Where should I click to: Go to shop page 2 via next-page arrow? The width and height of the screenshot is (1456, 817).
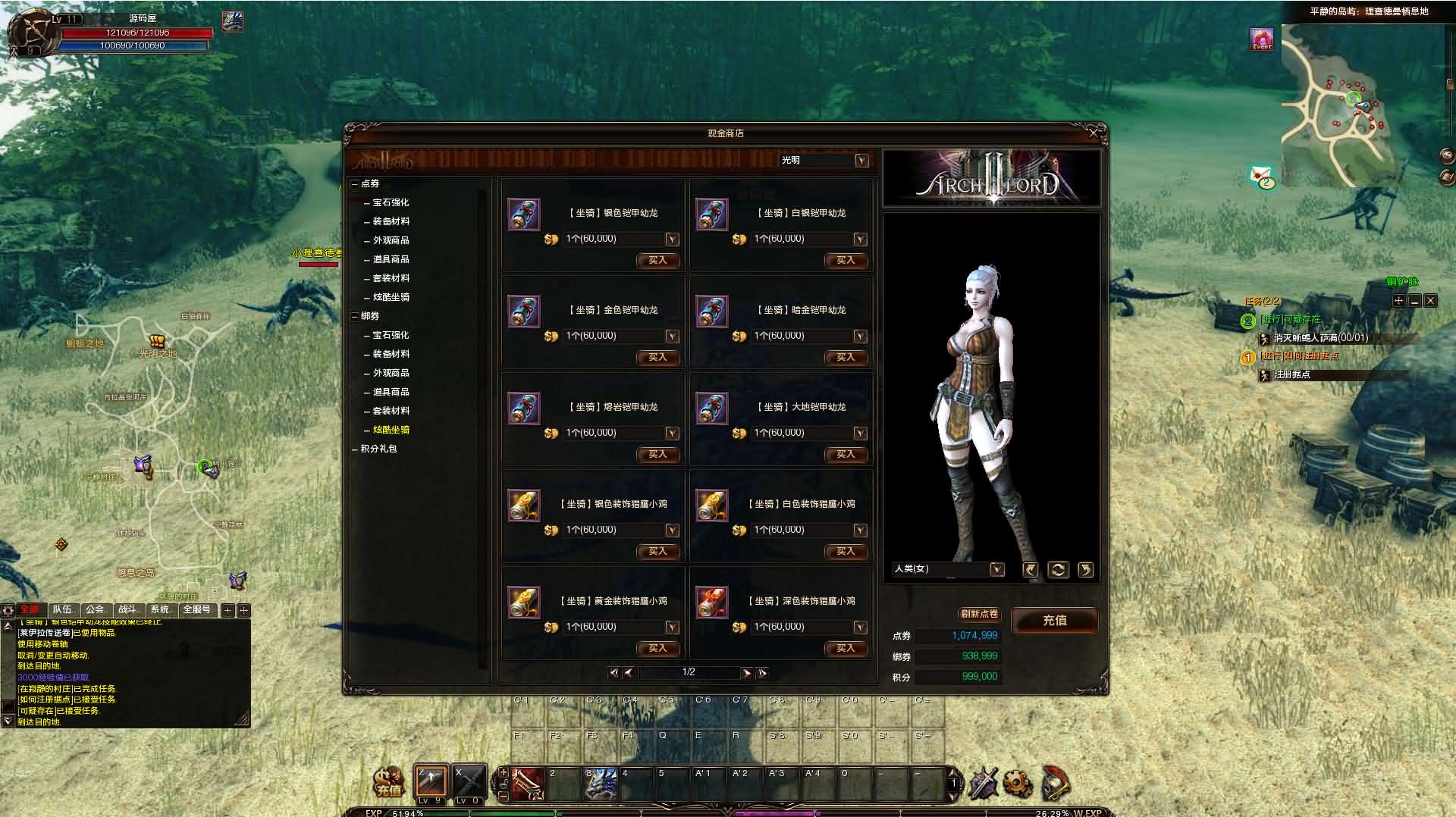(748, 673)
